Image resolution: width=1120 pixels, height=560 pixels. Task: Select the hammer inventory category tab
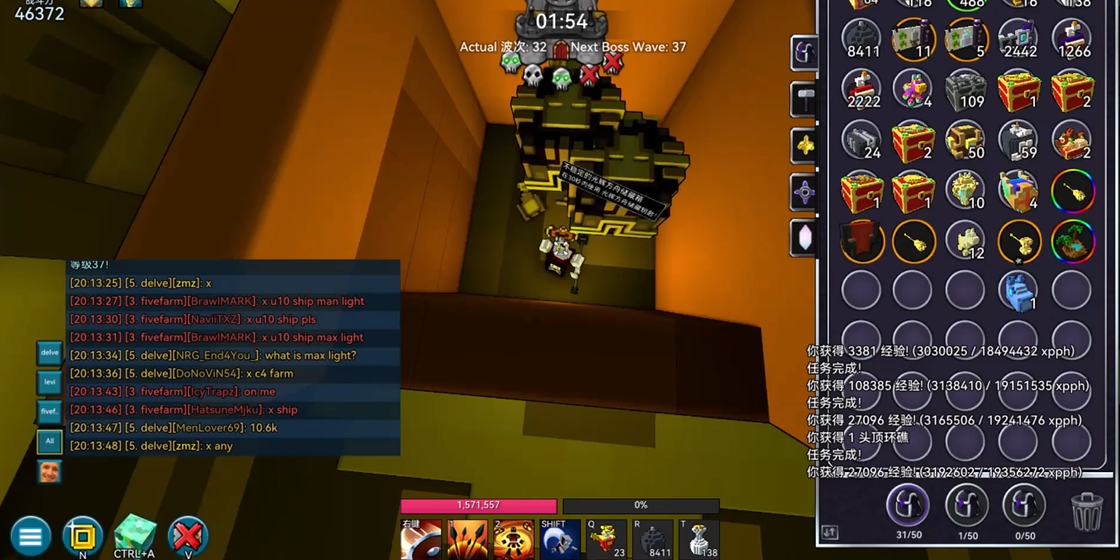tap(805, 98)
